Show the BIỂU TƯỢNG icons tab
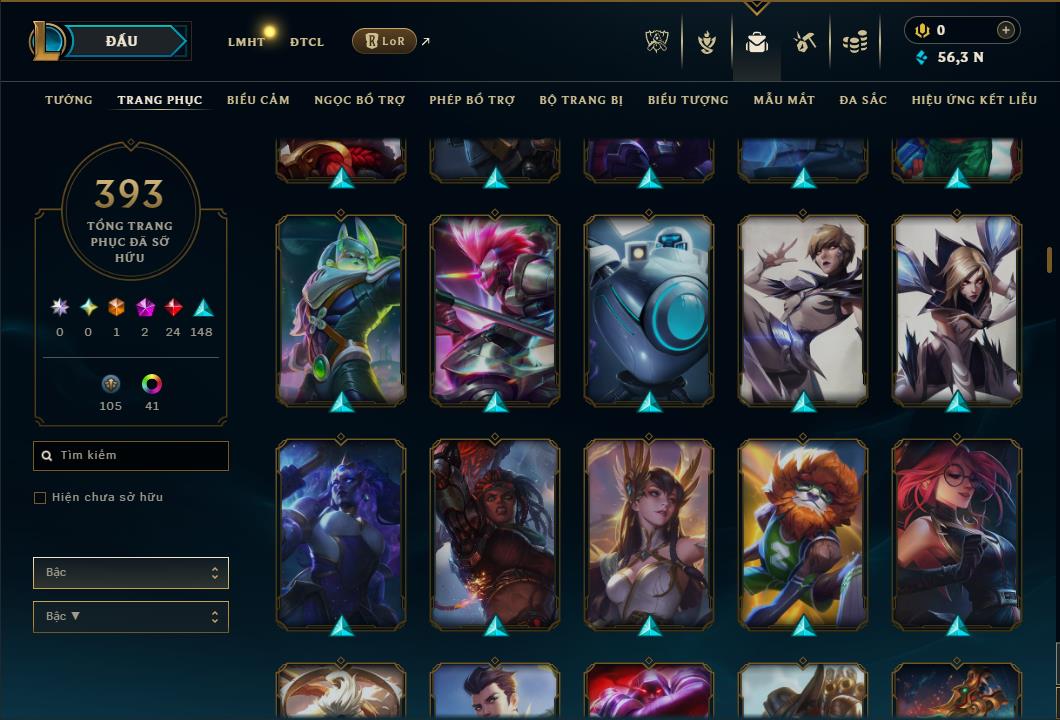The width and height of the screenshot is (1060, 720). point(688,100)
